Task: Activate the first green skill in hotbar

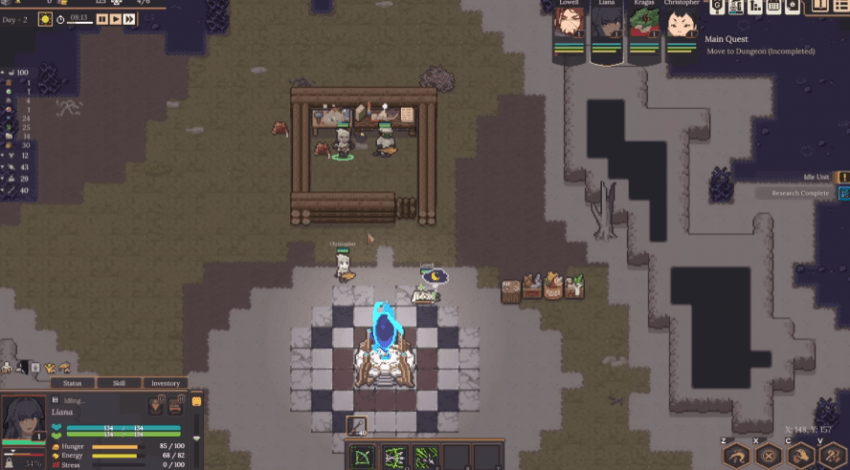Action: [362, 456]
